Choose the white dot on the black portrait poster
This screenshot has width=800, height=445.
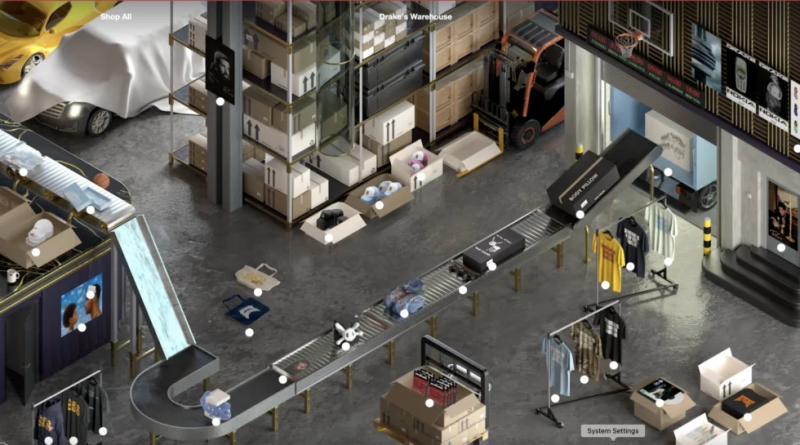point(220,100)
